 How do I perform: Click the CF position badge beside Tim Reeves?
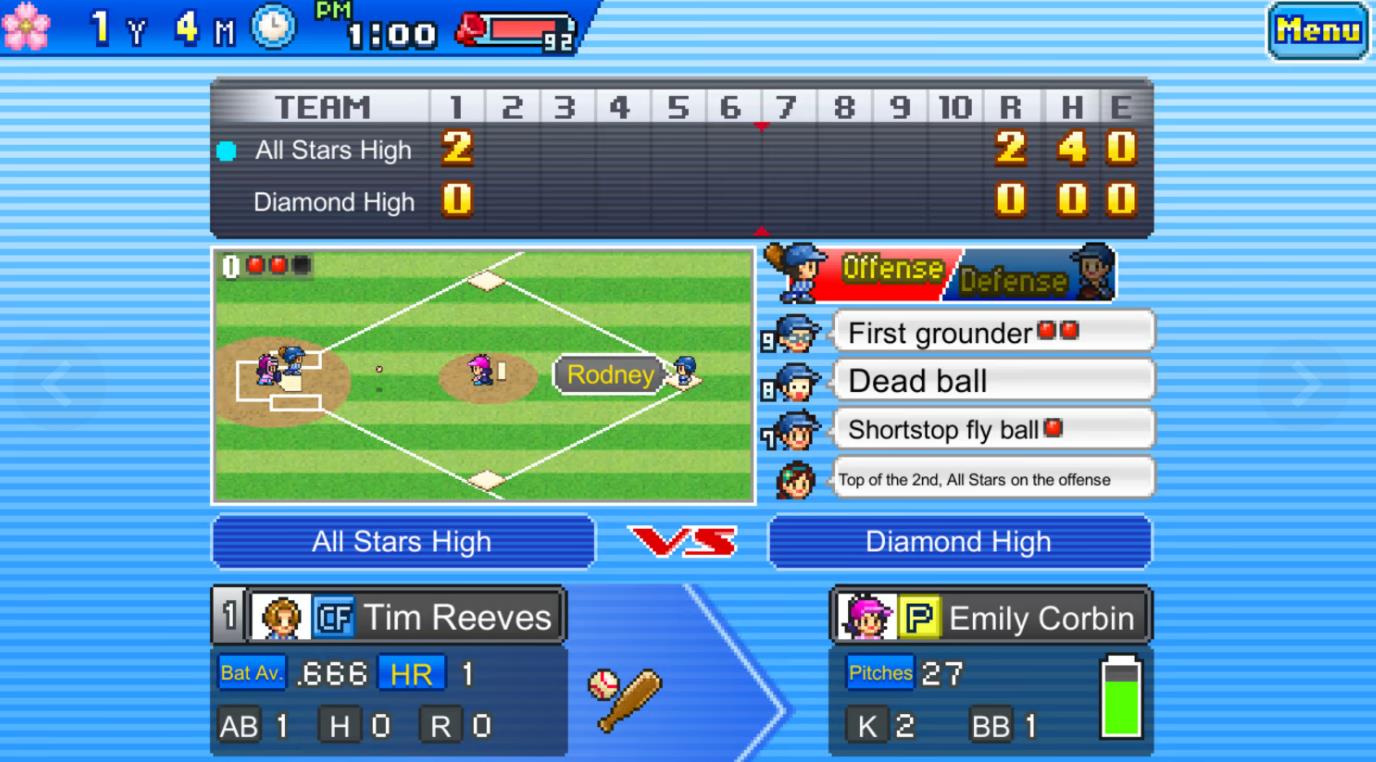click(x=333, y=617)
